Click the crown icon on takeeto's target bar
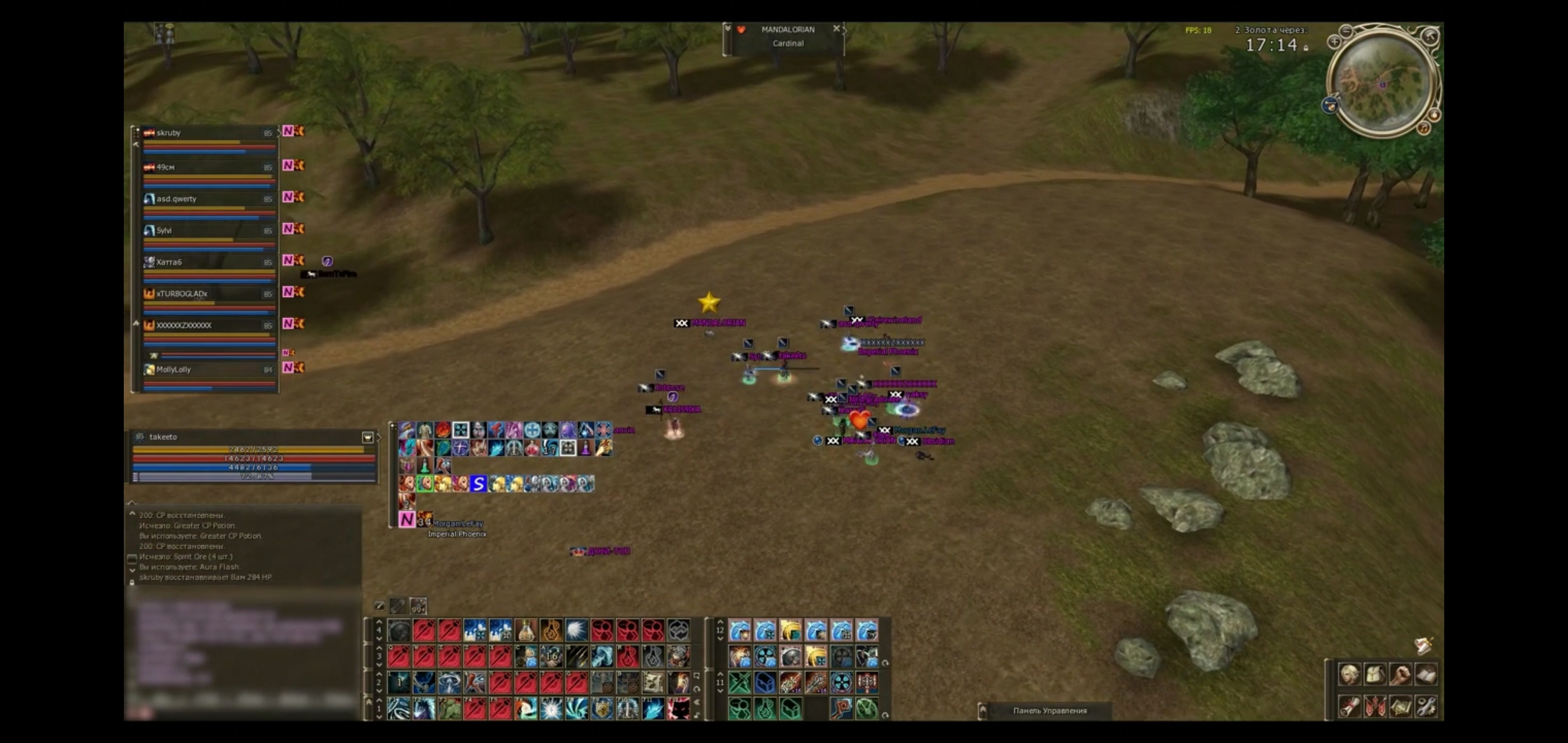This screenshot has height=743, width=1568. [367, 438]
